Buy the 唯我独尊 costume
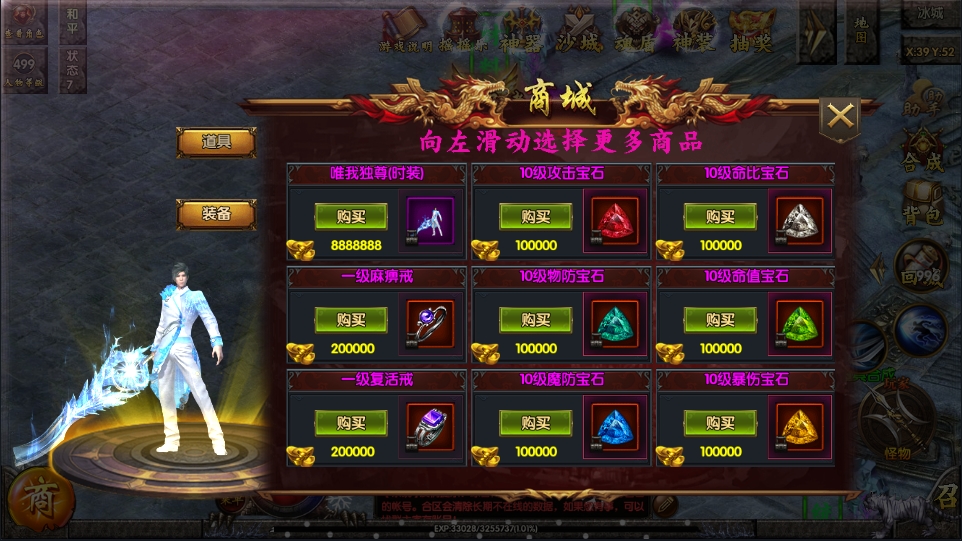Image resolution: width=962 pixels, height=541 pixels. (x=351, y=216)
